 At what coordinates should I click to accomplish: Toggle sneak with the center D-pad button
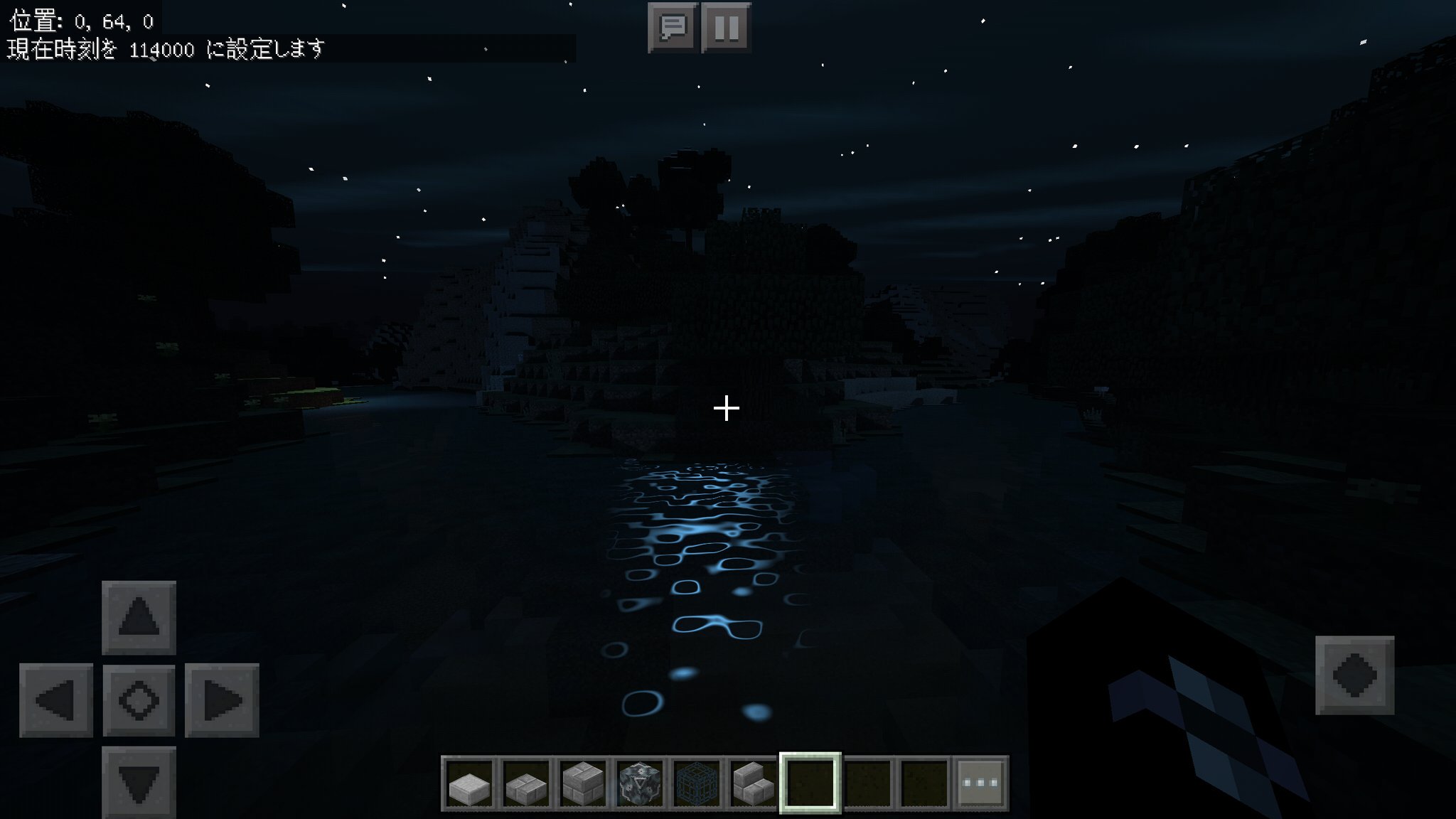coord(139,700)
